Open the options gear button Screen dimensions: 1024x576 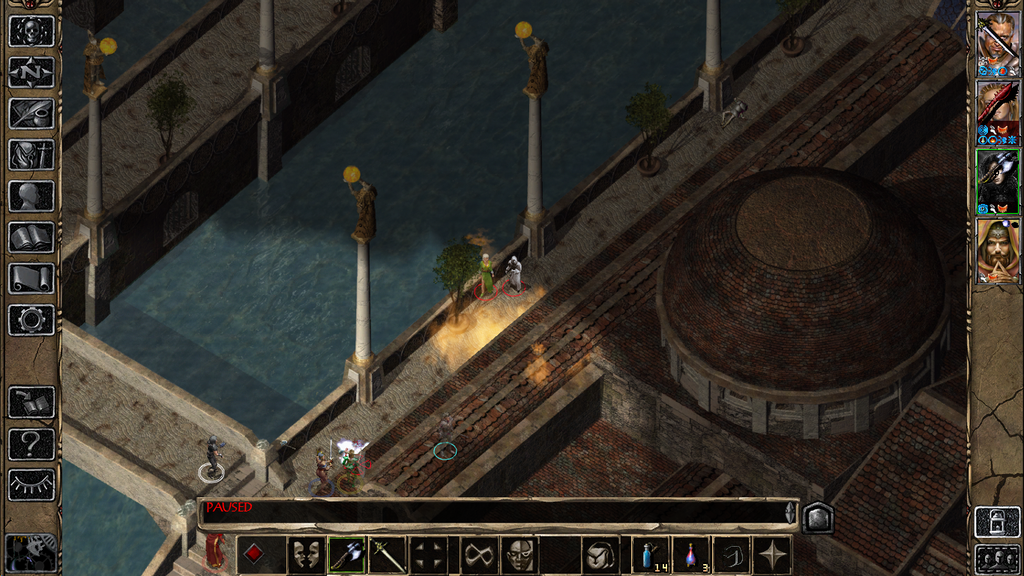[31, 320]
